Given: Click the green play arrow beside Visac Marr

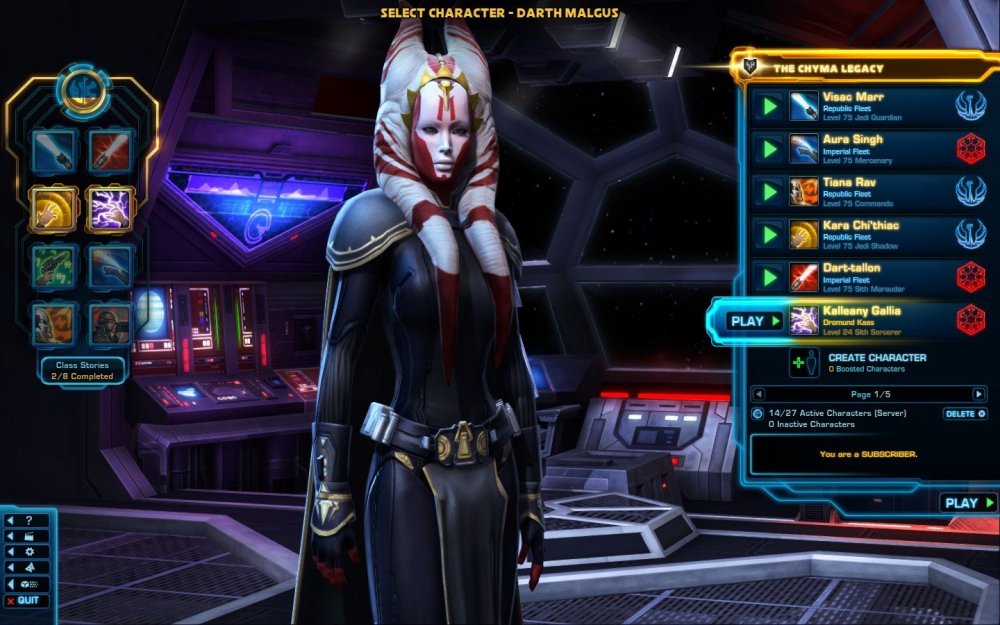Looking at the screenshot, I should (769, 105).
